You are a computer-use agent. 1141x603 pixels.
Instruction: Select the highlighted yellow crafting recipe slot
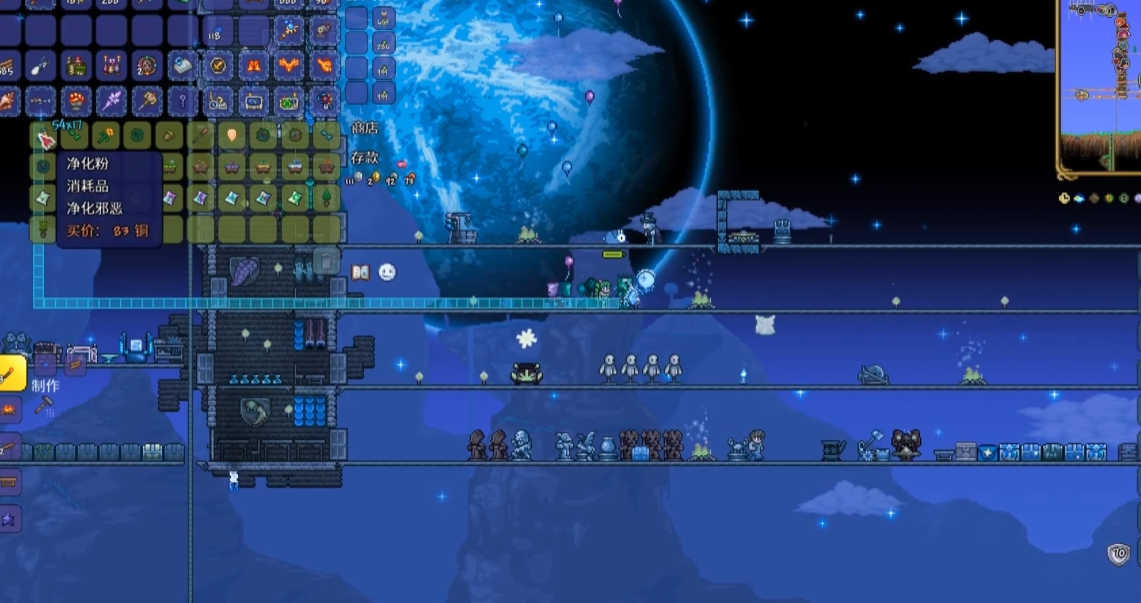pyautogui.click(x=10, y=374)
